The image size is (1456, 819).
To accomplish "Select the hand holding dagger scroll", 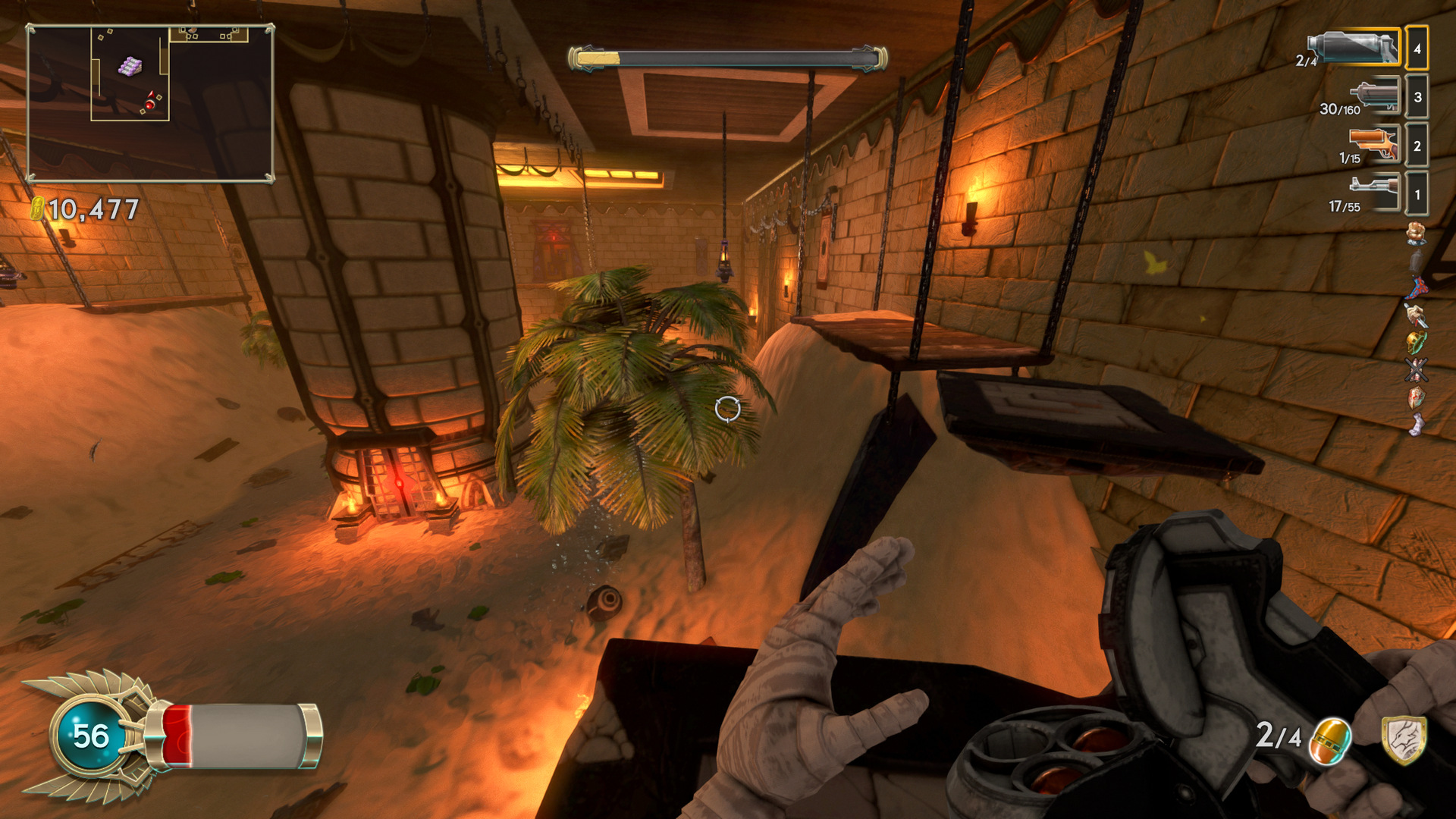I will pyautogui.click(x=1416, y=315).
